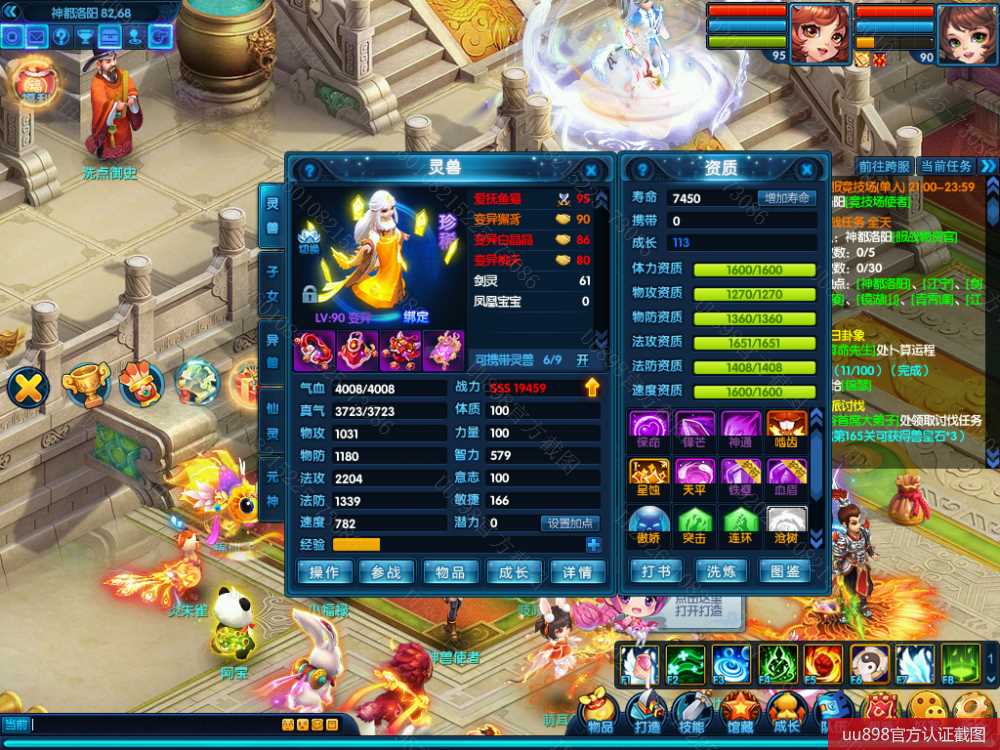Click the 洗炼 refine button
Screen dimensions: 1000x750
[x=721, y=572]
